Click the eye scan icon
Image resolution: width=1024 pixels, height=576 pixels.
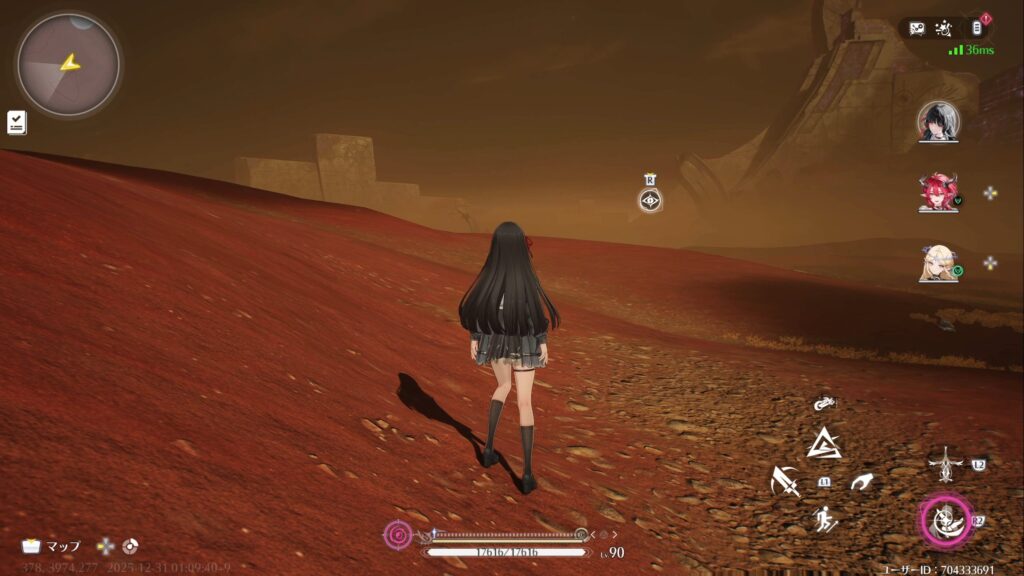click(x=650, y=200)
